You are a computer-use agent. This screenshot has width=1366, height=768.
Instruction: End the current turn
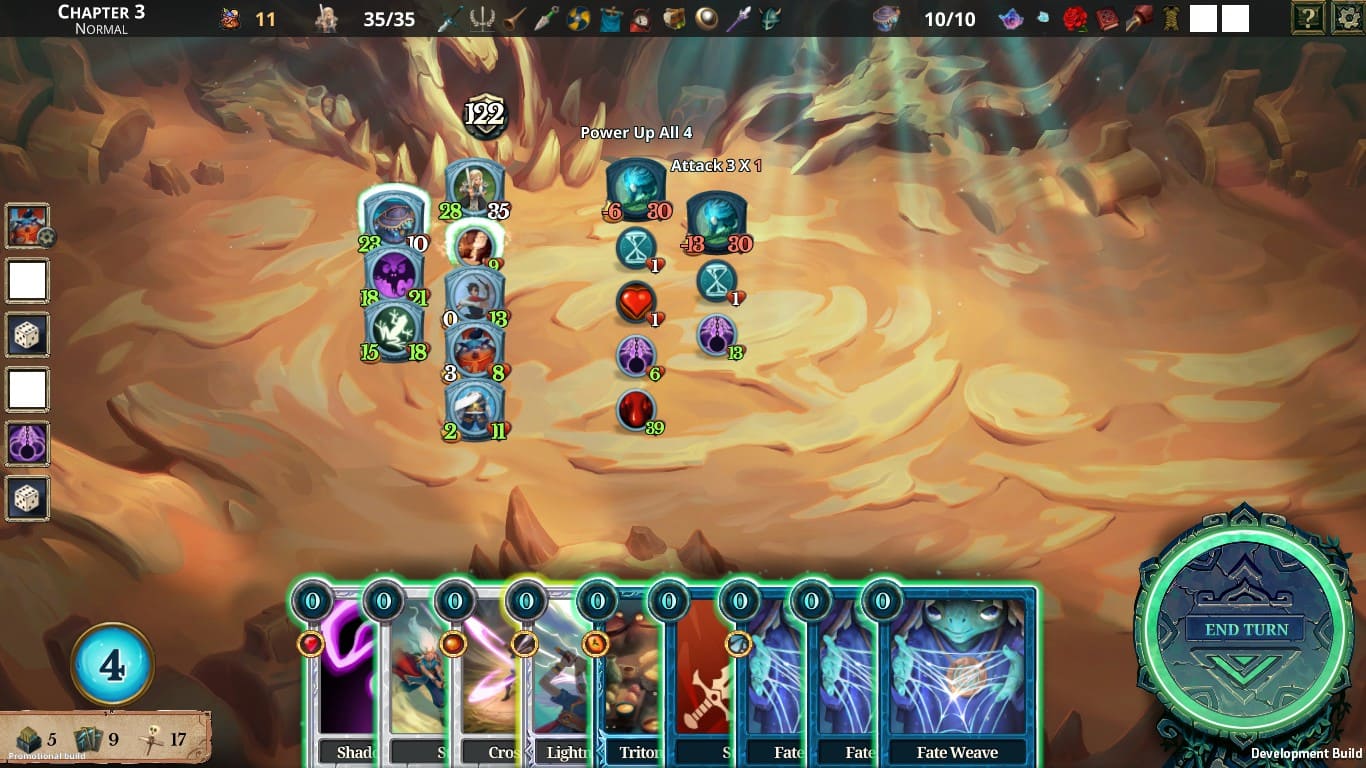click(1245, 630)
